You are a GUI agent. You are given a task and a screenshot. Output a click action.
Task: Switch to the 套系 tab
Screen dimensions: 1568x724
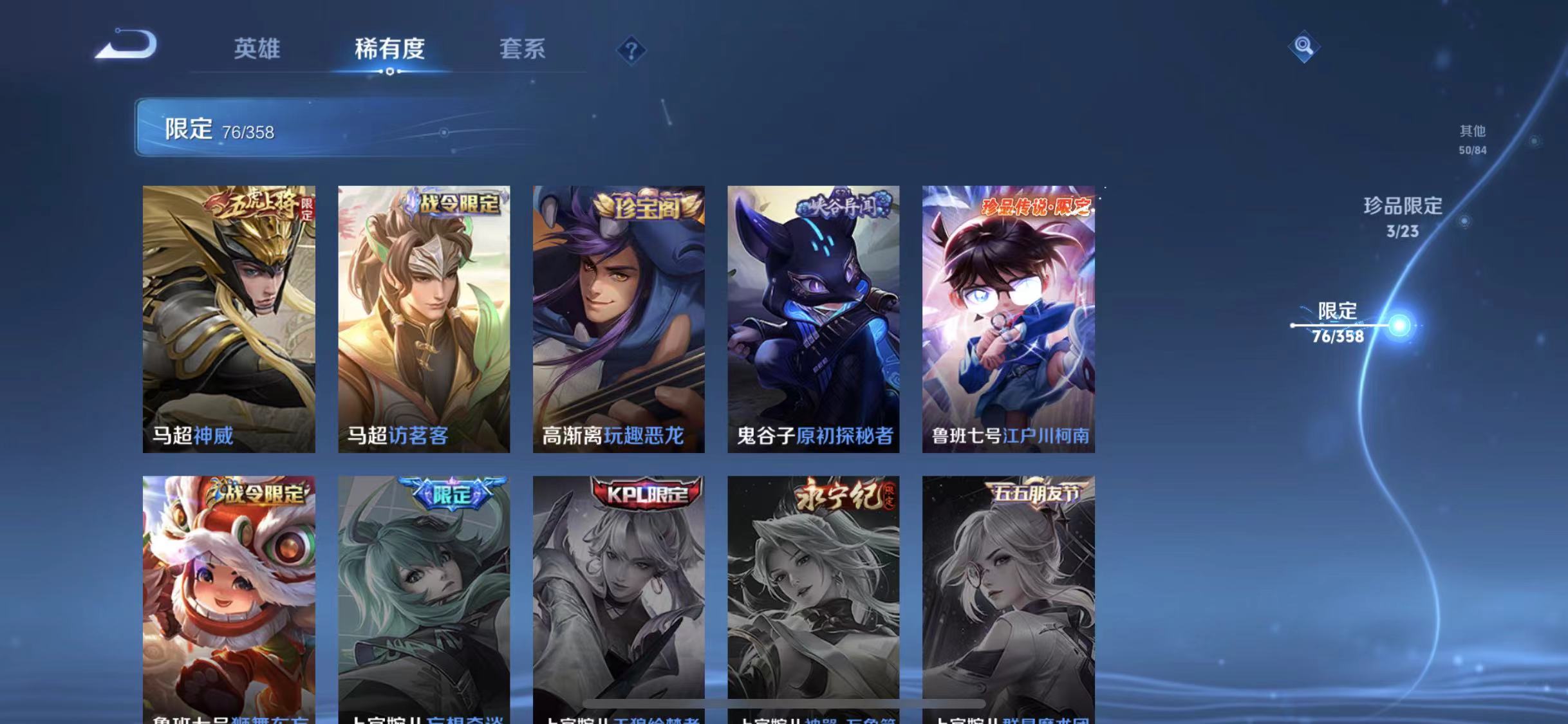(523, 50)
